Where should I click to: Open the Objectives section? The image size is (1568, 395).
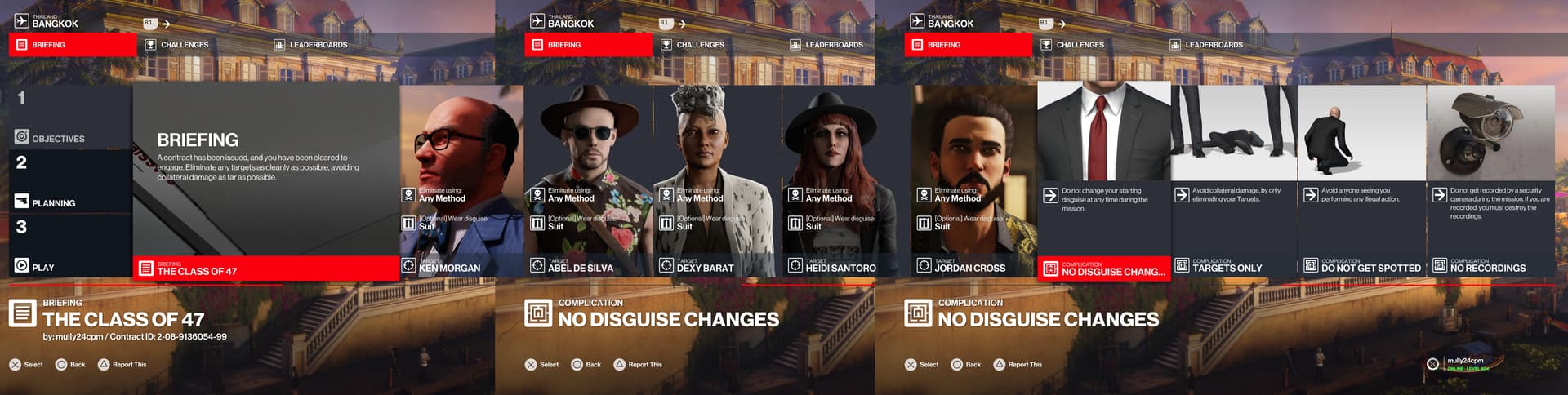(57, 138)
